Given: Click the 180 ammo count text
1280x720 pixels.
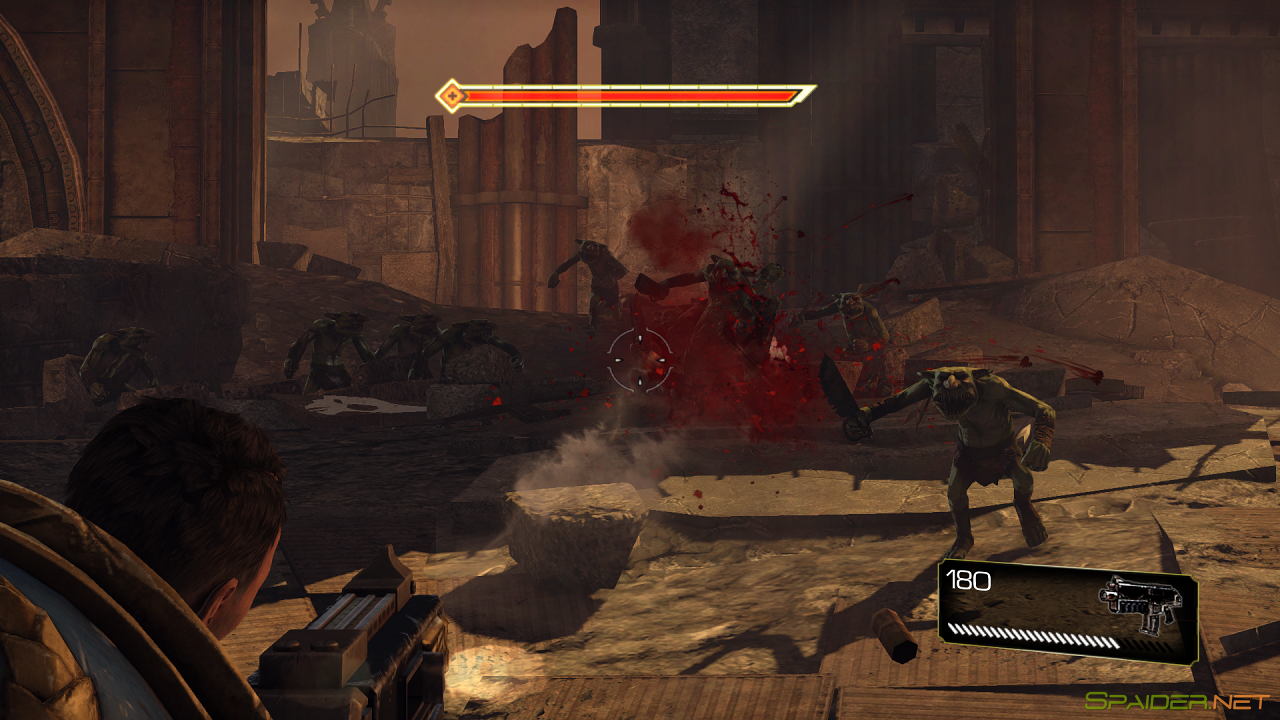Looking at the screenshot, I should (967, 581).
